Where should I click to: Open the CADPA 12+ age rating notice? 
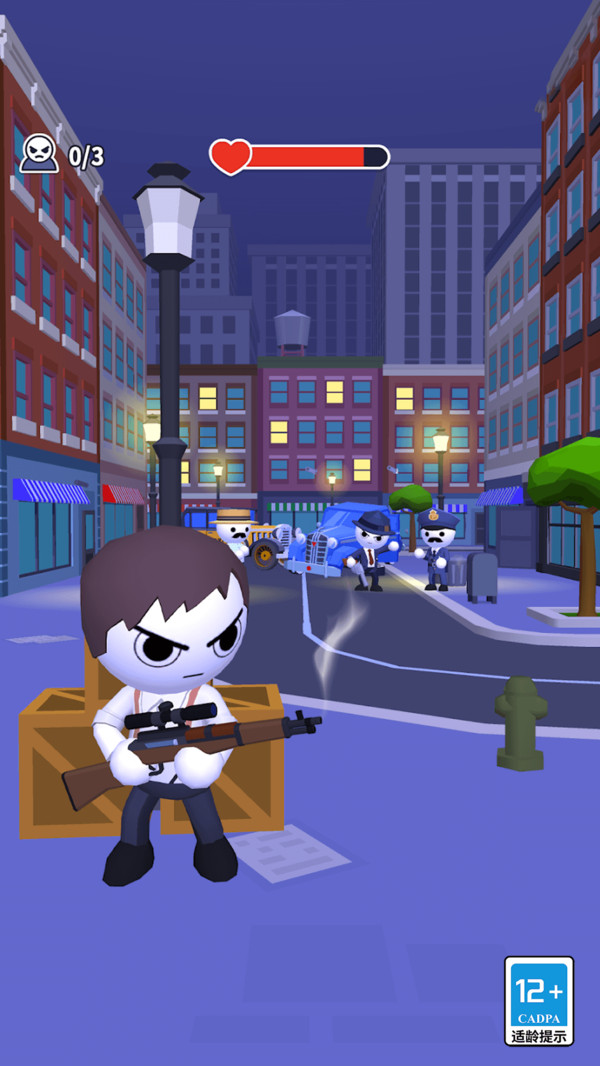point(539,1000)
